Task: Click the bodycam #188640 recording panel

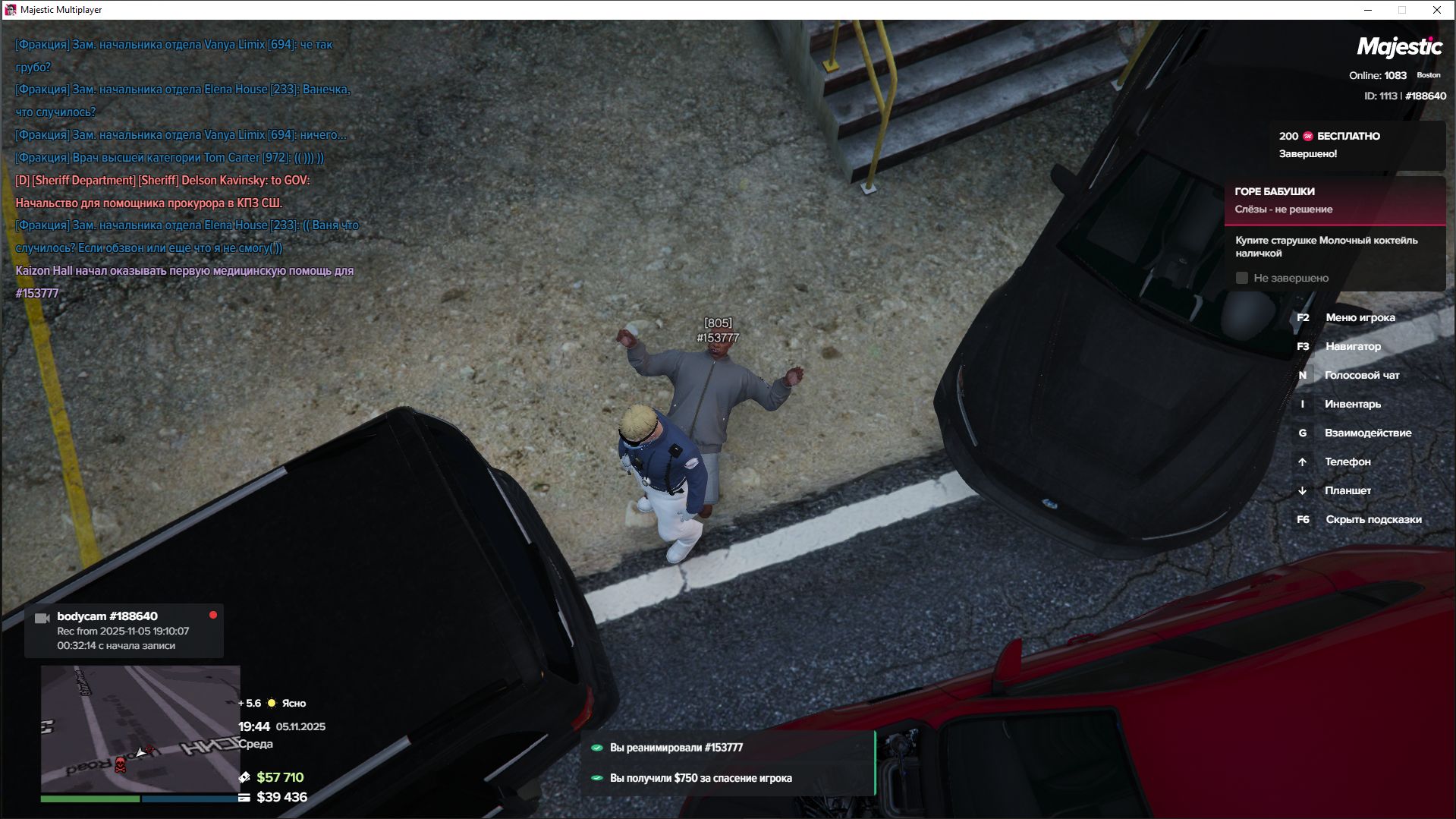Action: [124, 631]
